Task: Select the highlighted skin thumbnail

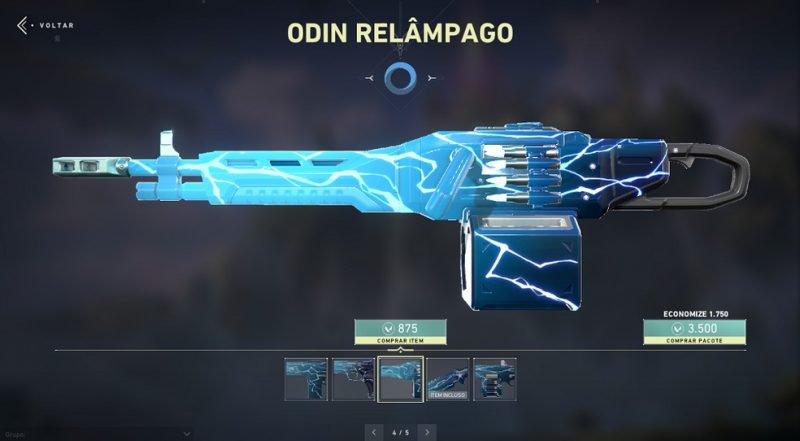Action: (x=399, y=379)
